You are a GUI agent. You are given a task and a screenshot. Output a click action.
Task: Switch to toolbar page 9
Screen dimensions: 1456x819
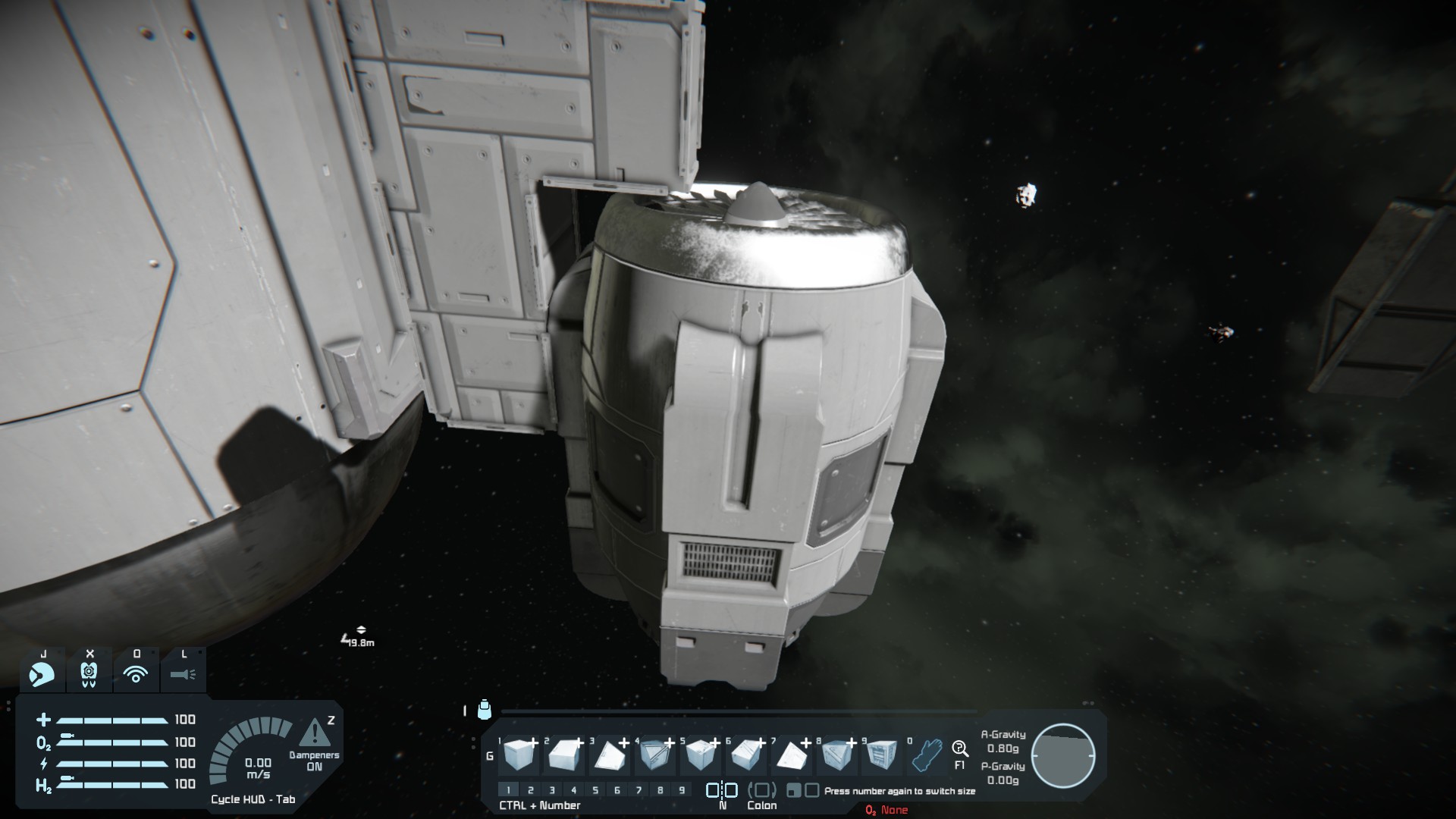coord(682,790)
